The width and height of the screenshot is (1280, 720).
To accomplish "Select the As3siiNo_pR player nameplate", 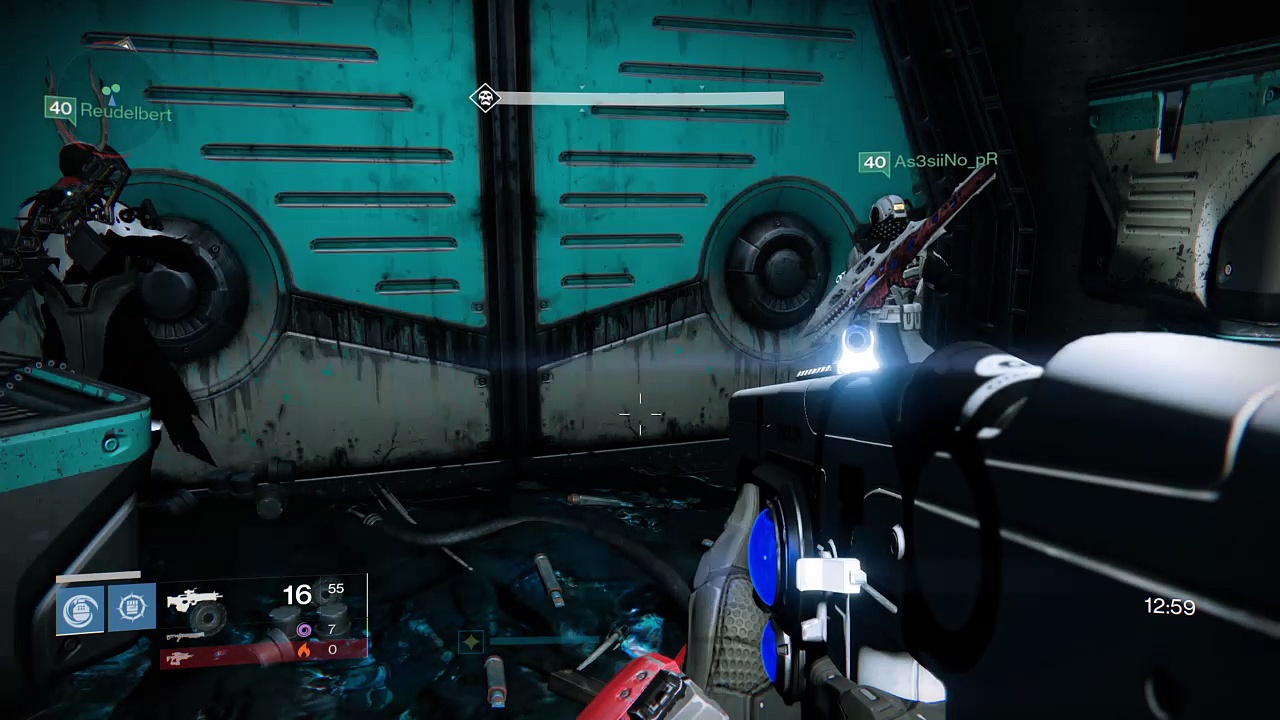I will tap(945, 161).
